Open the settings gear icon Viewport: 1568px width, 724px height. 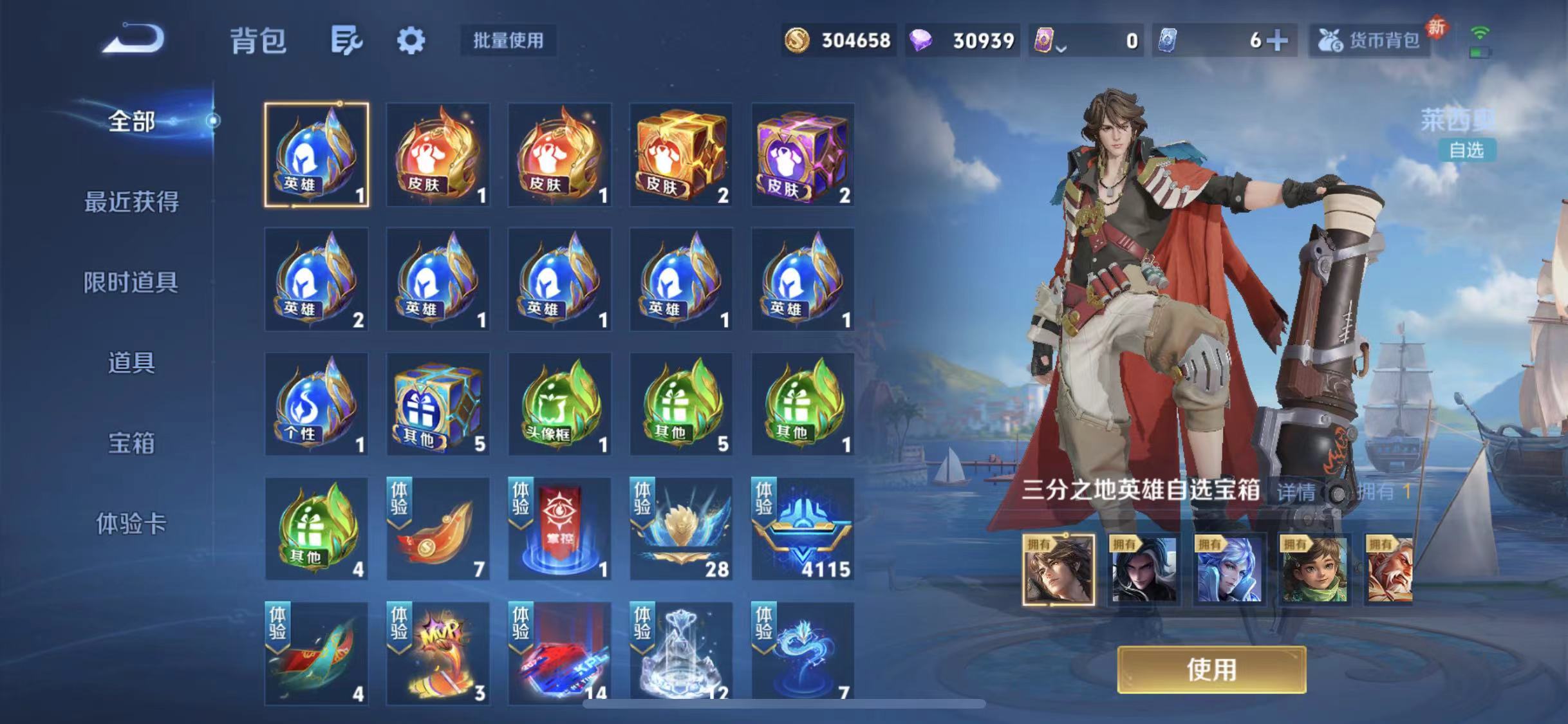pyautogui.click(x=413, y=40)
